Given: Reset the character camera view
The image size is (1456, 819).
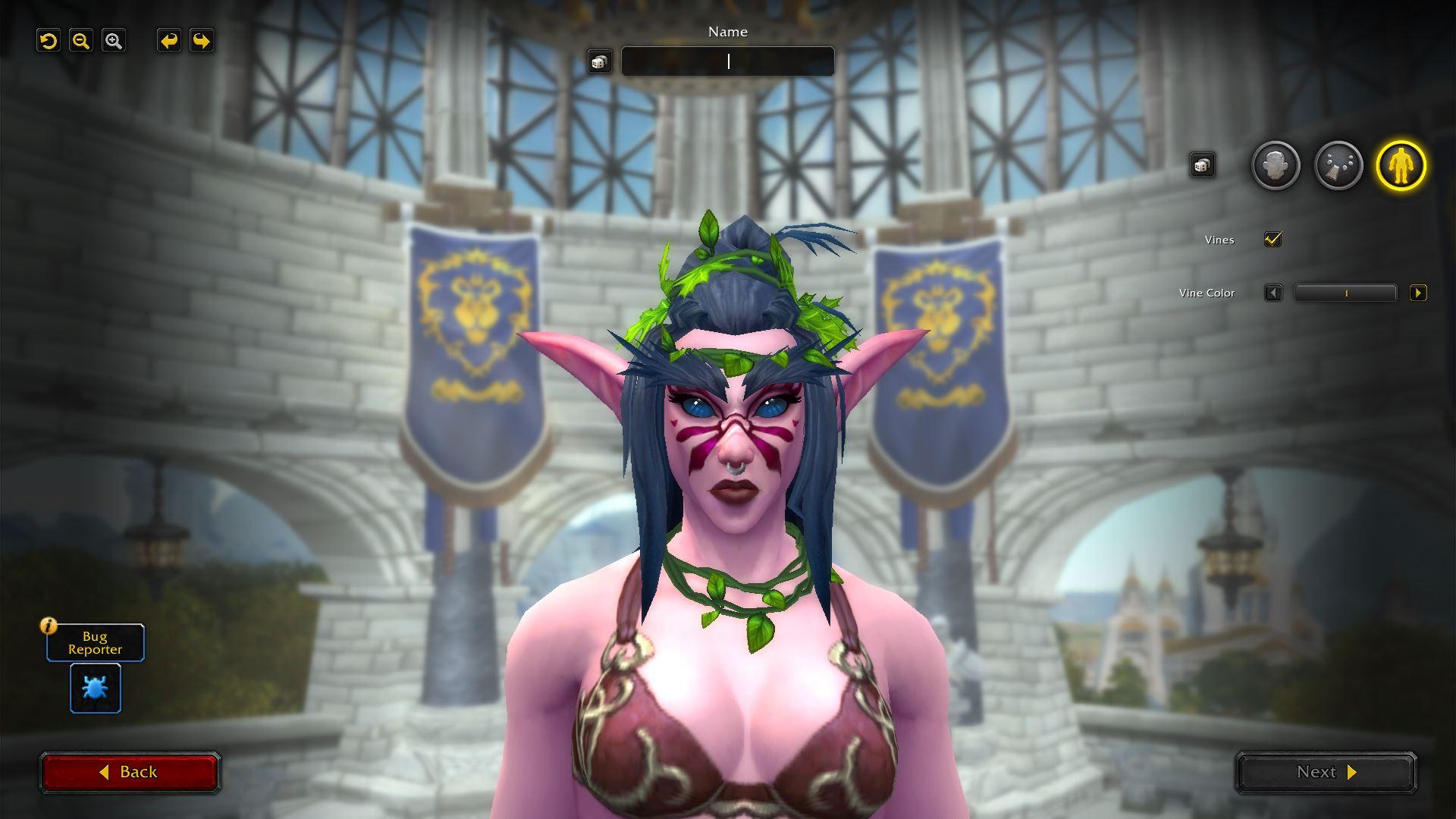Looking at the screenshot, I should (49, 41).
